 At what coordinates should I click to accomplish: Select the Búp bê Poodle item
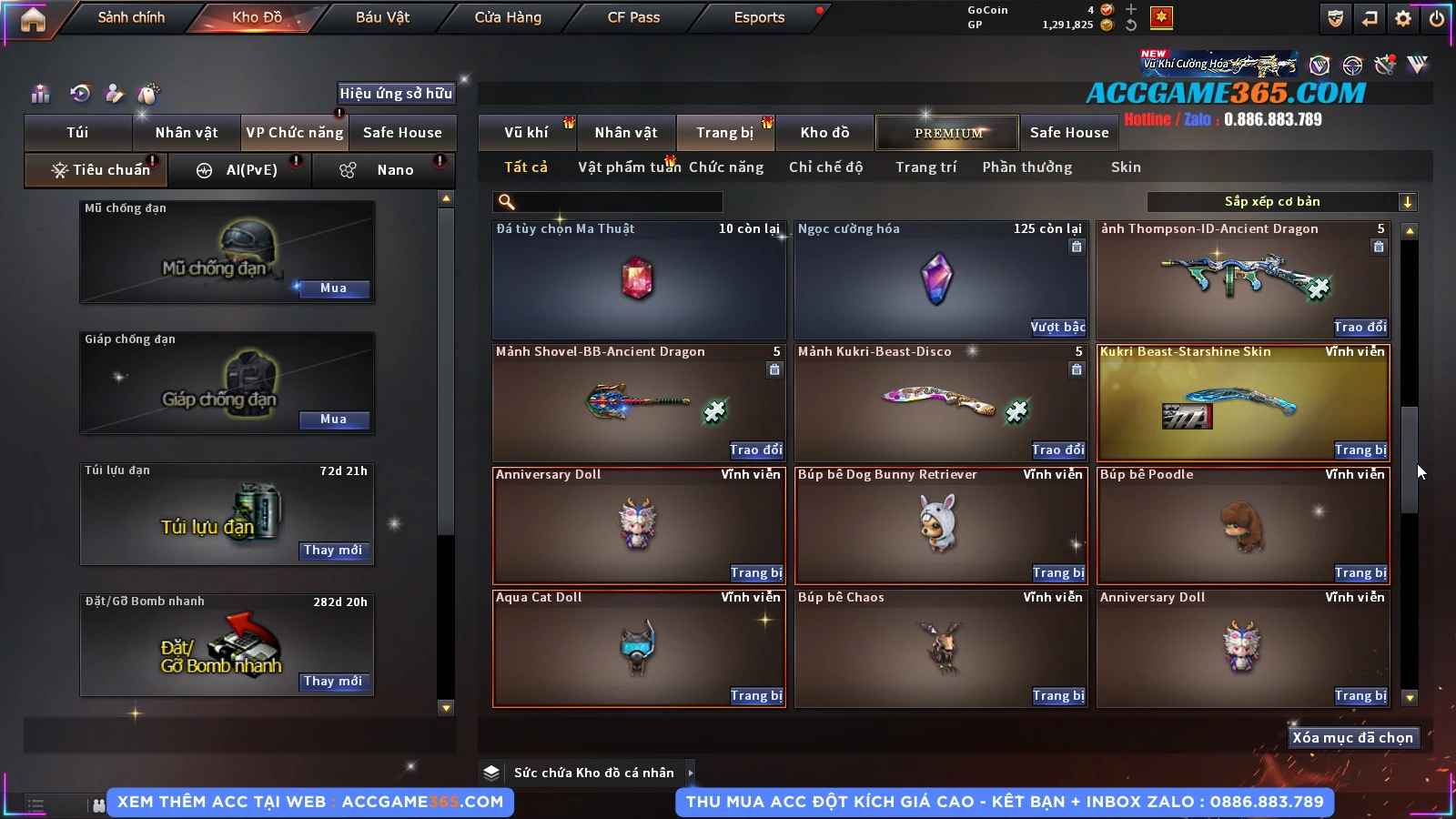tap(1243, 525)
